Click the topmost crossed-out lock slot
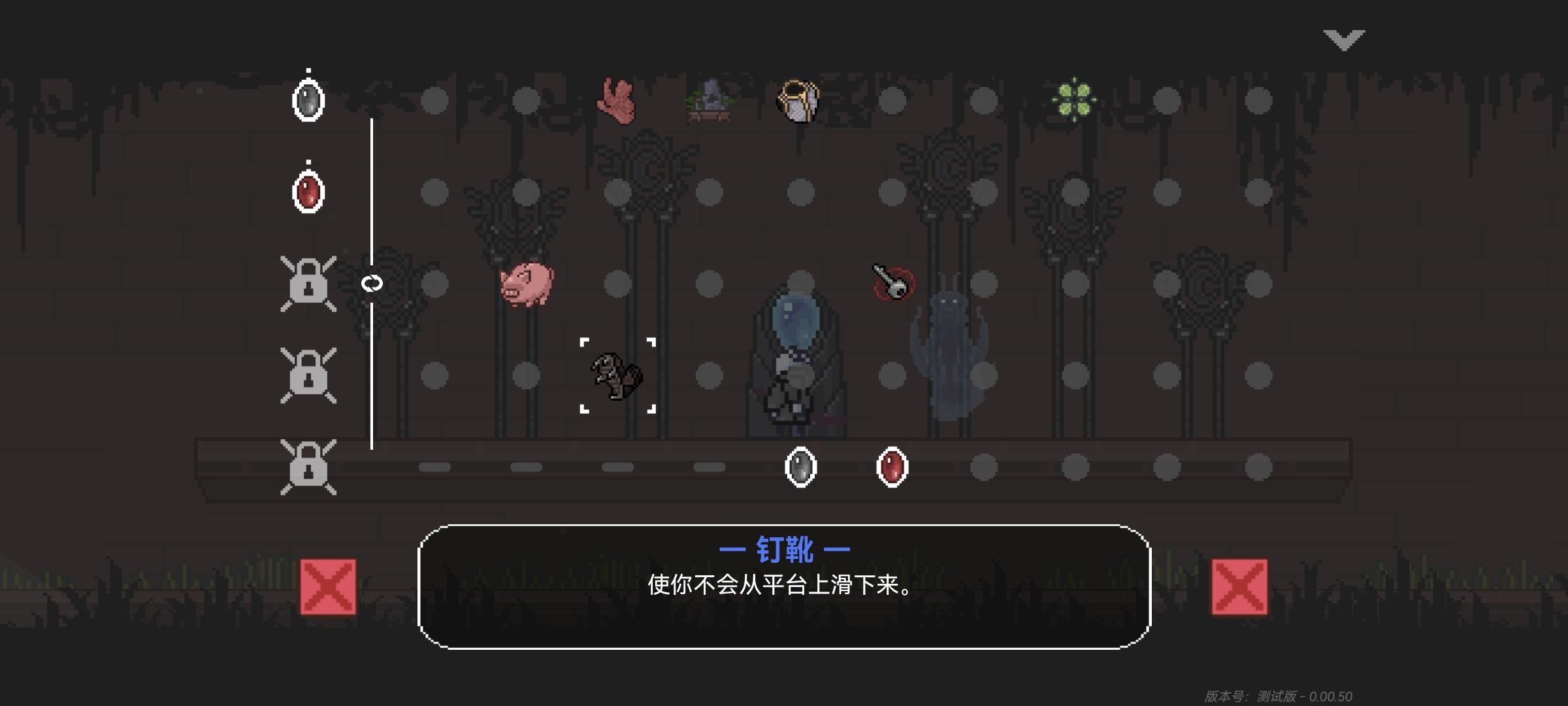This screenshot has height=706, width=1568. click(308, 284)
